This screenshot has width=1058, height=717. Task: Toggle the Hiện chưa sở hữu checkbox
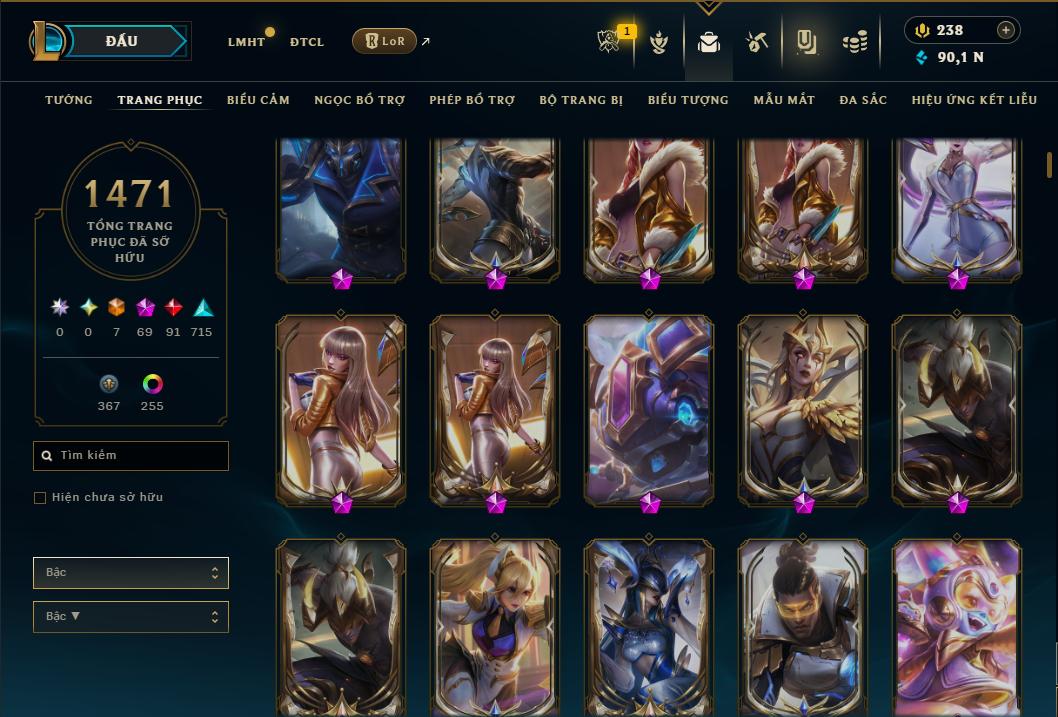pyautogui.click(x=40, y=498)
